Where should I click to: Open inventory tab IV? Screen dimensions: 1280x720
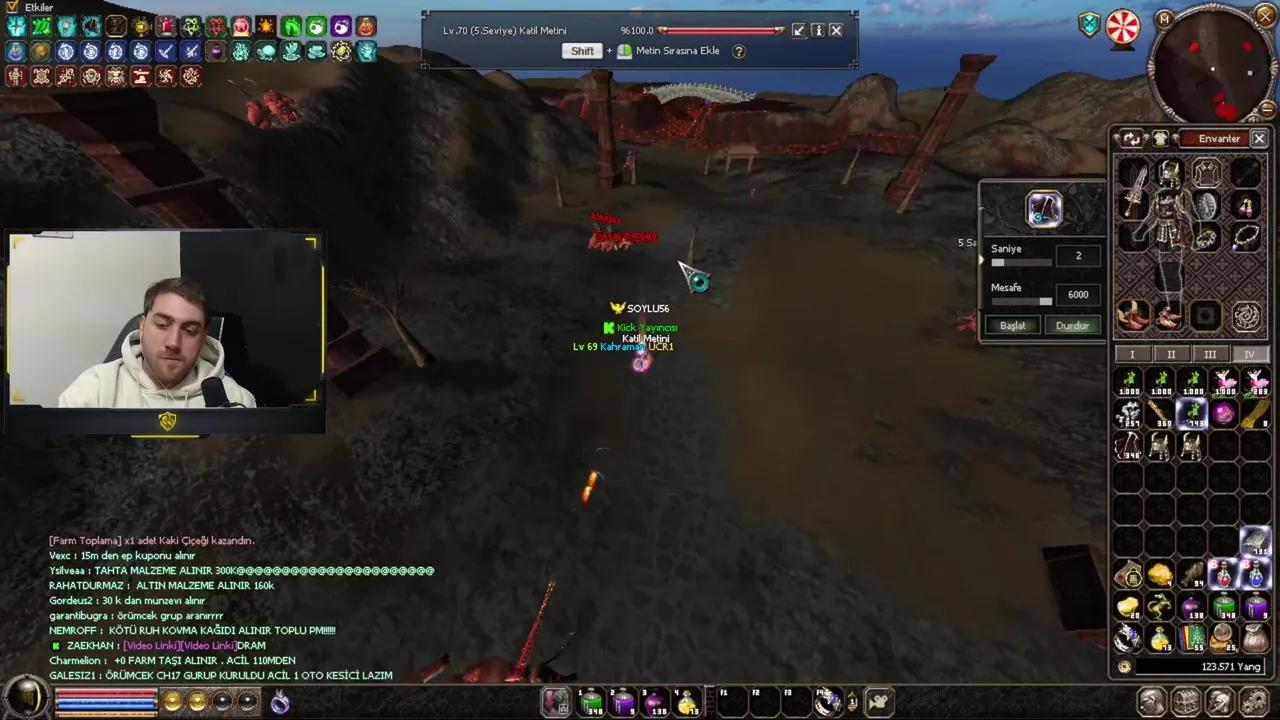pos(1249,354)
